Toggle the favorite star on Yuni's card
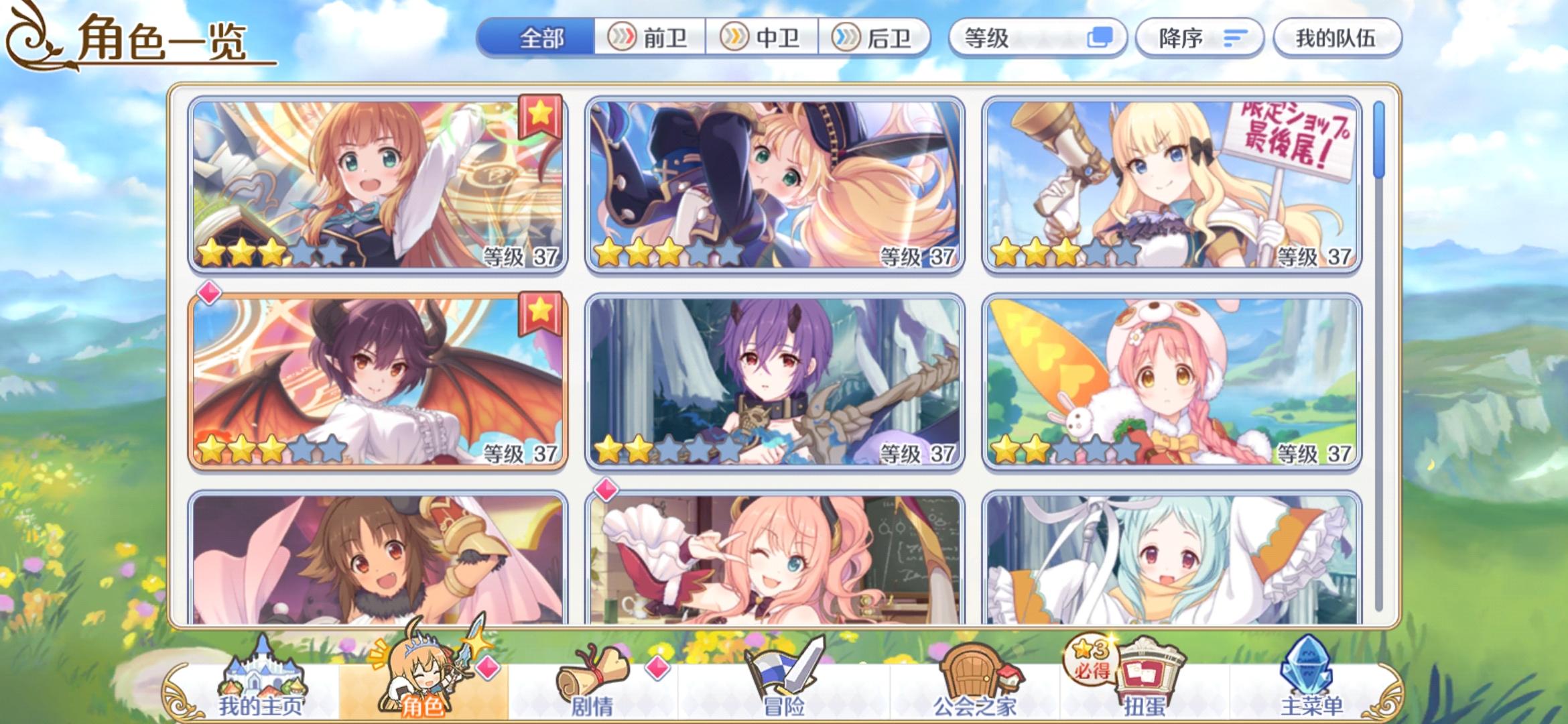 tap(540, 115)
